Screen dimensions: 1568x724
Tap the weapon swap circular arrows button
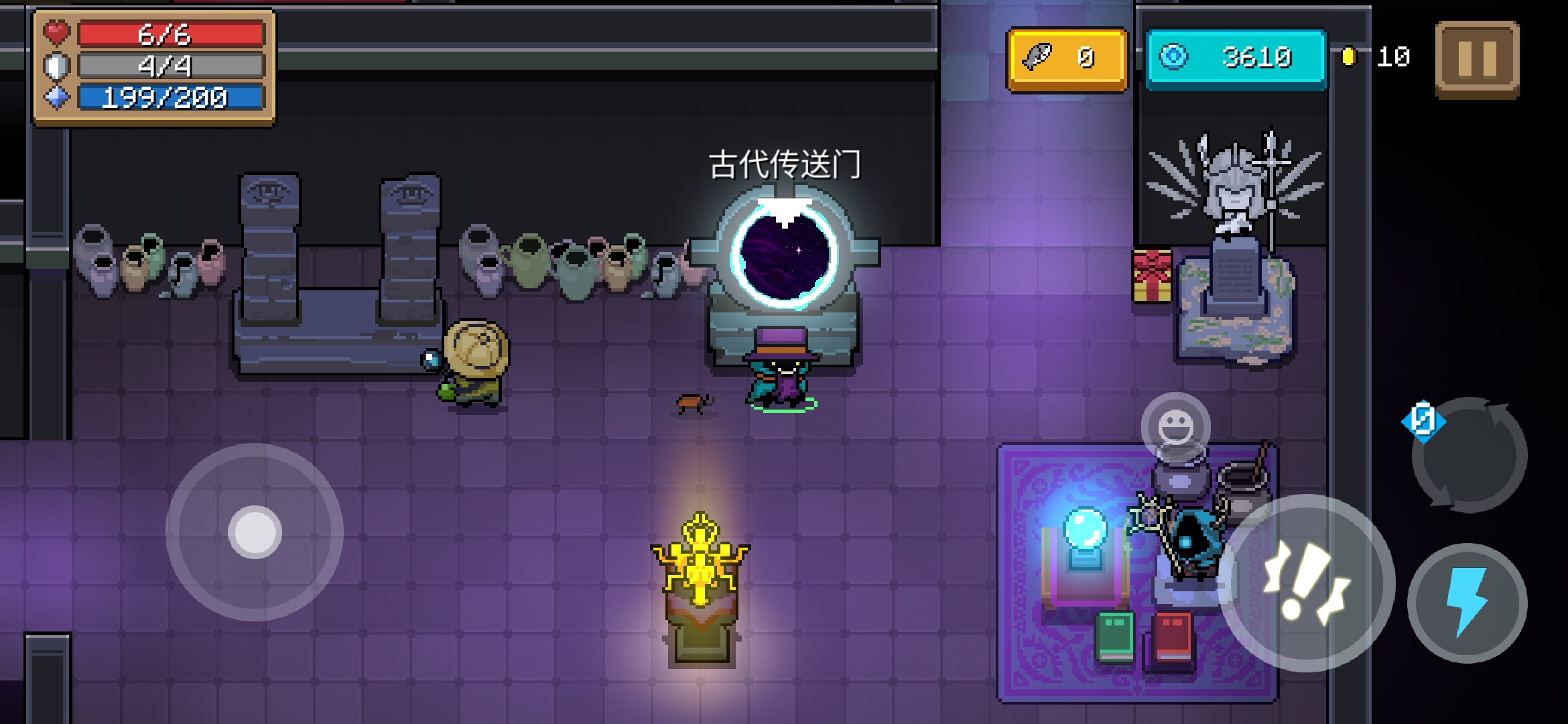[1469, 455]
